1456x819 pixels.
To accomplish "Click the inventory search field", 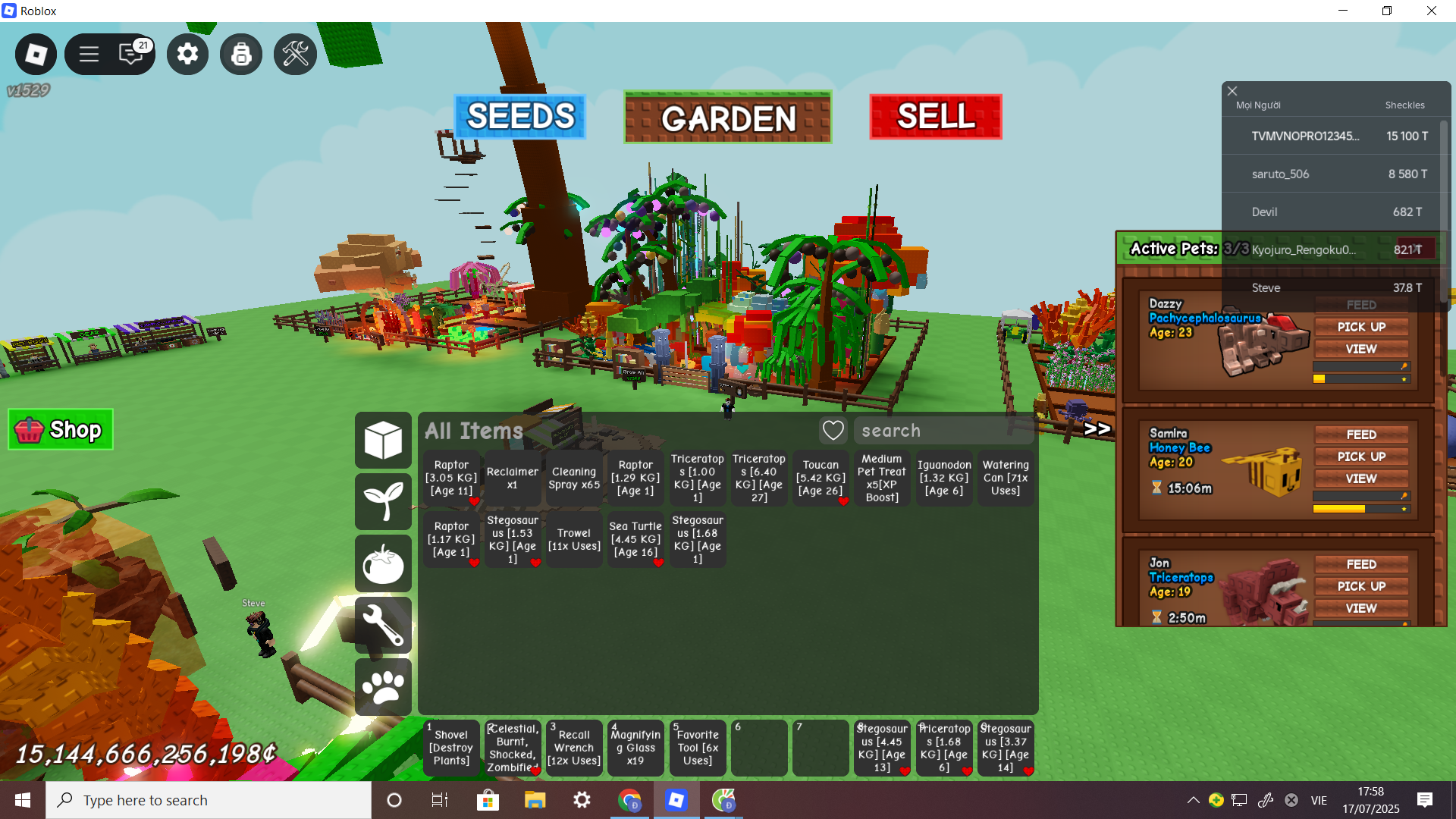I will point(943,431).
